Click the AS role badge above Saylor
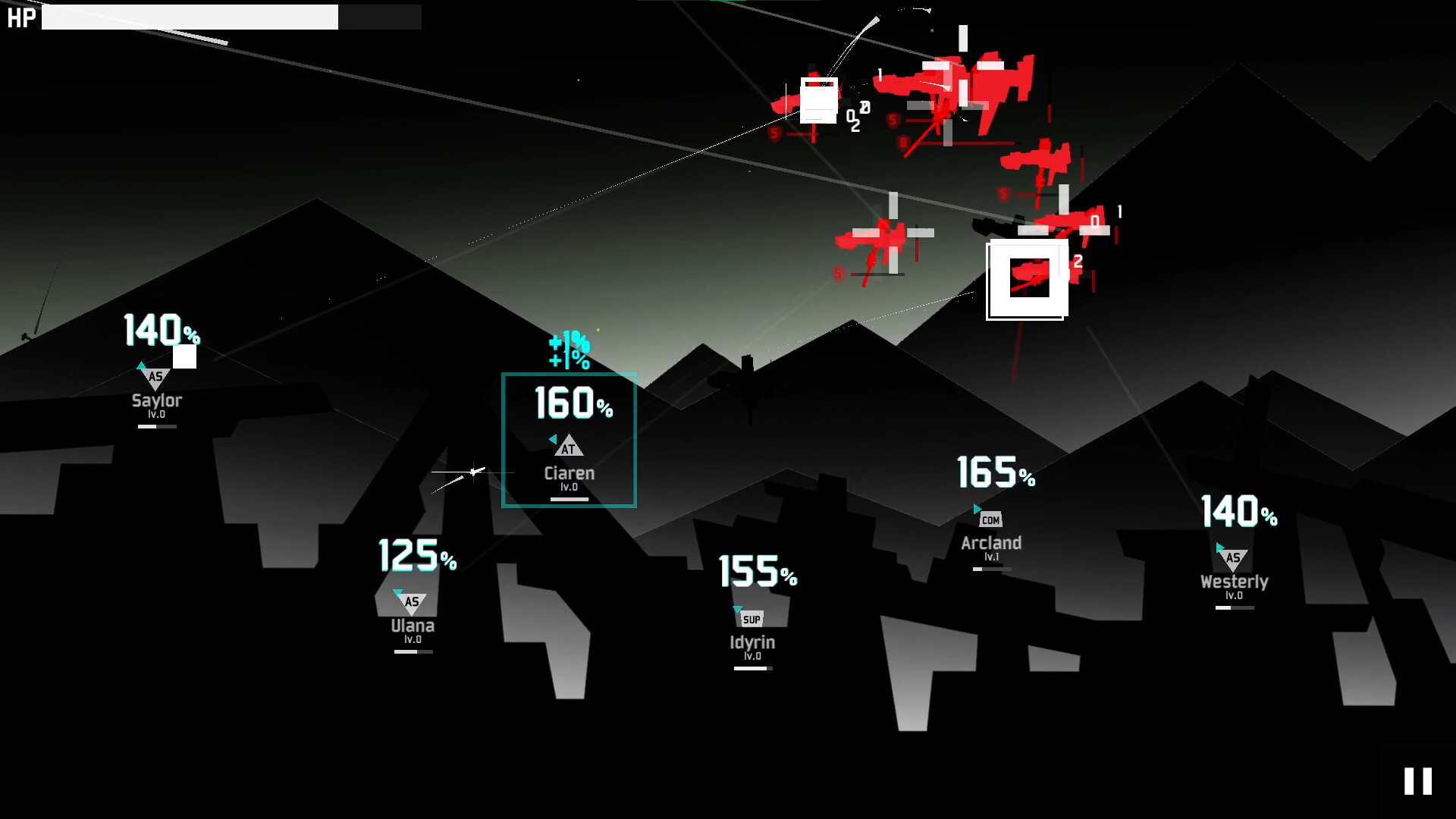The height and width of the screenshot is (819, 1456). (155, 375)
